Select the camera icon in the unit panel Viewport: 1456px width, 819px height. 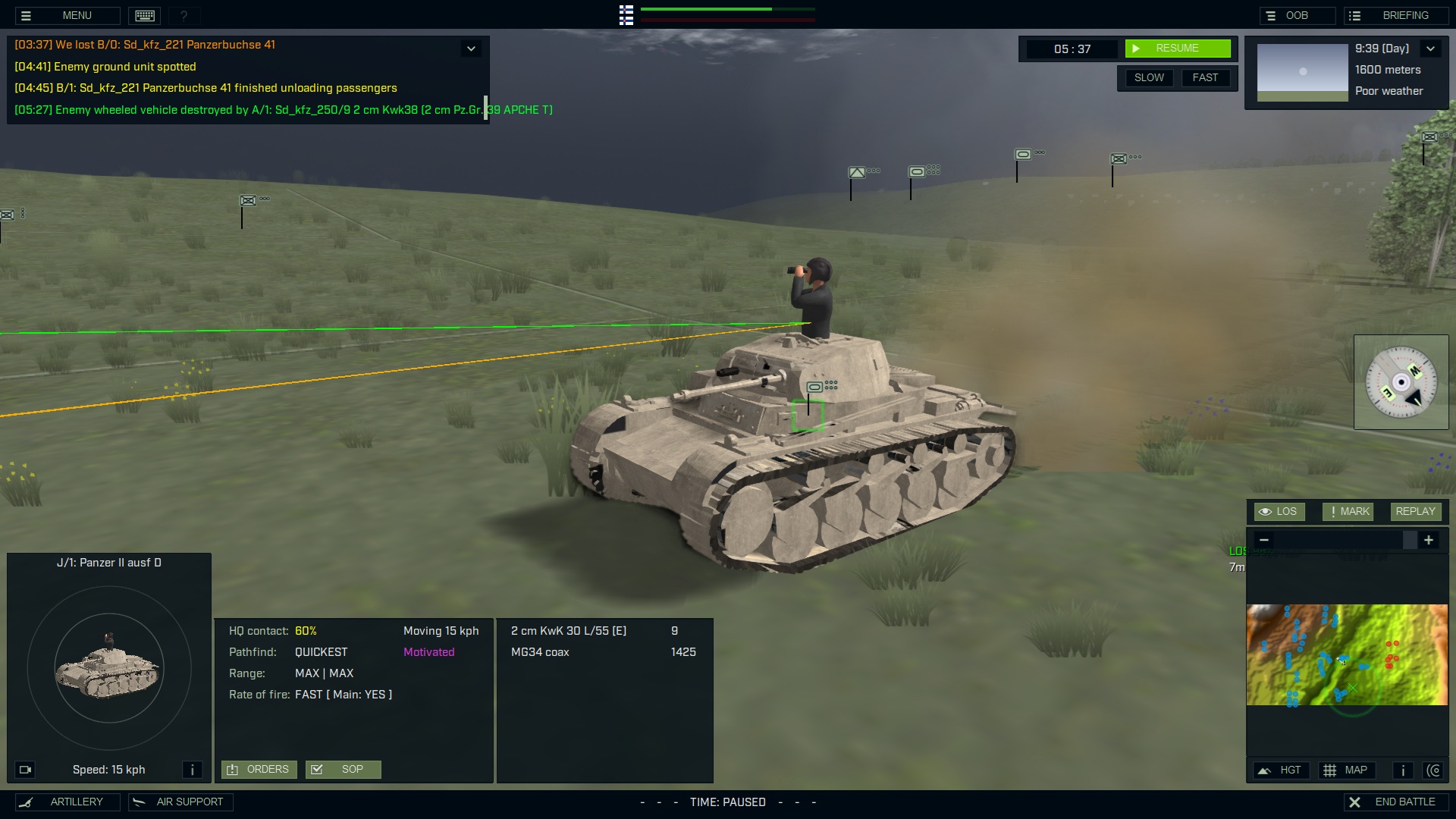pyautogui.click(x=25, y=769)
